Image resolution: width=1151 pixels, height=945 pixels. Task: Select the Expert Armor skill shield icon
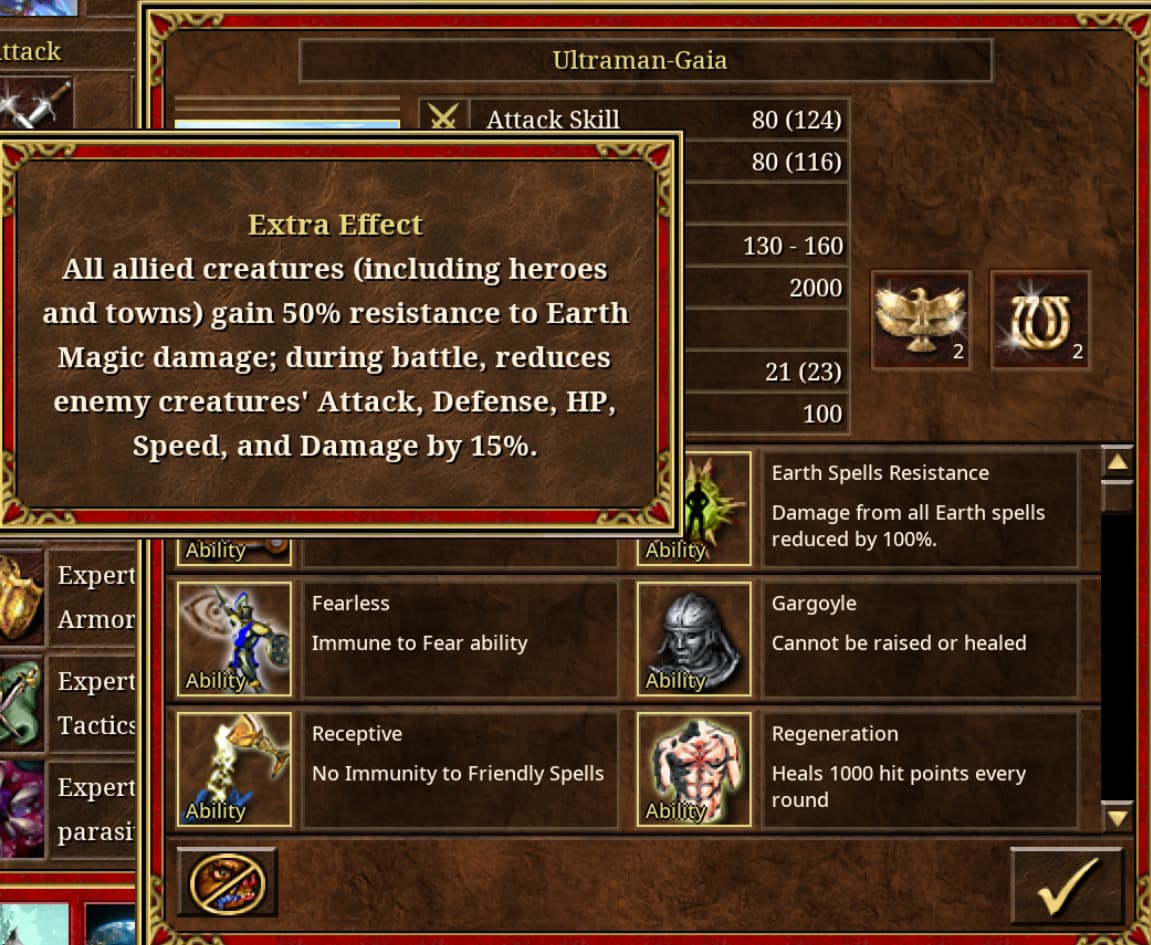20,597
